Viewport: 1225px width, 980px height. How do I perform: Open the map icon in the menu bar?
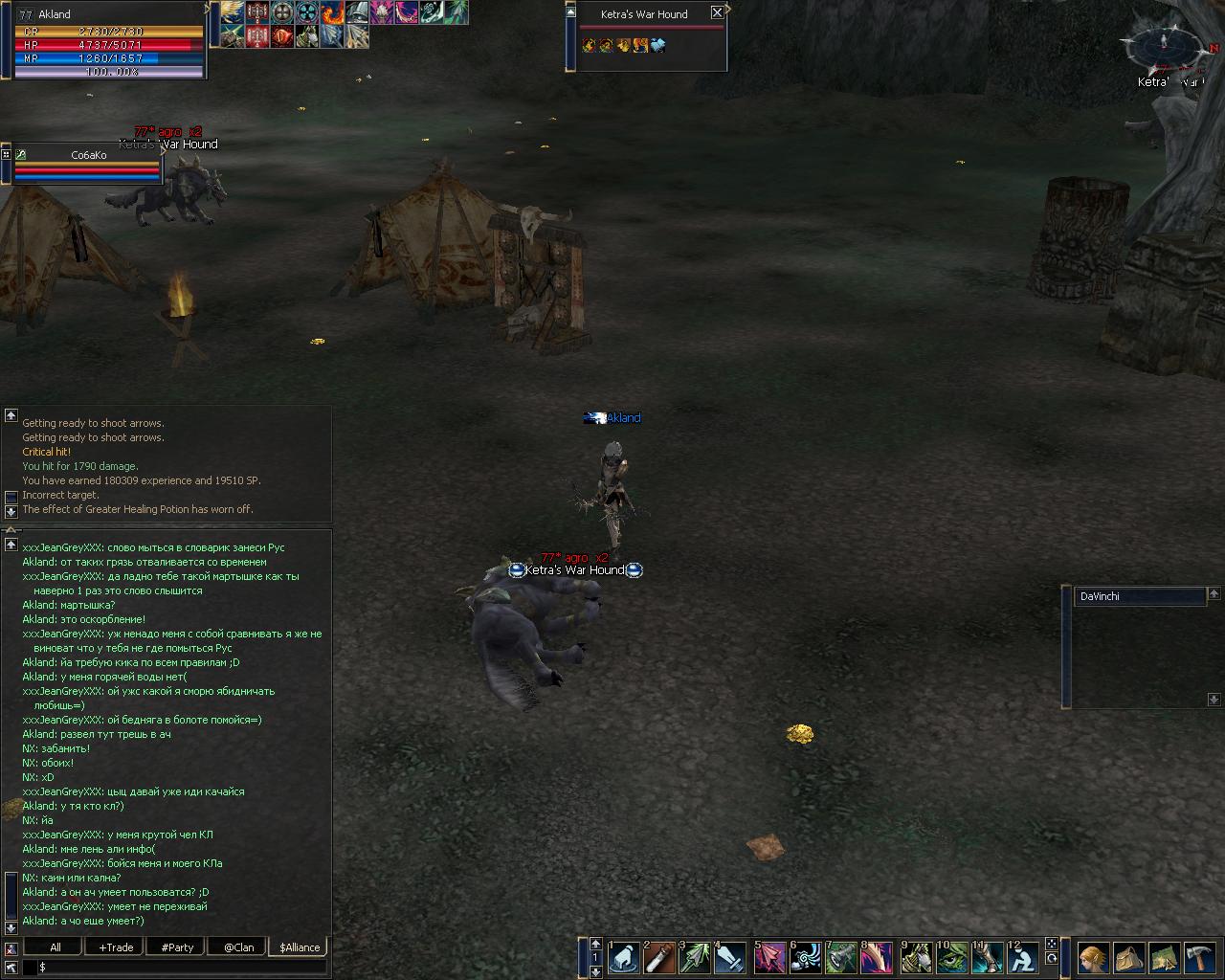point(1164,957)
